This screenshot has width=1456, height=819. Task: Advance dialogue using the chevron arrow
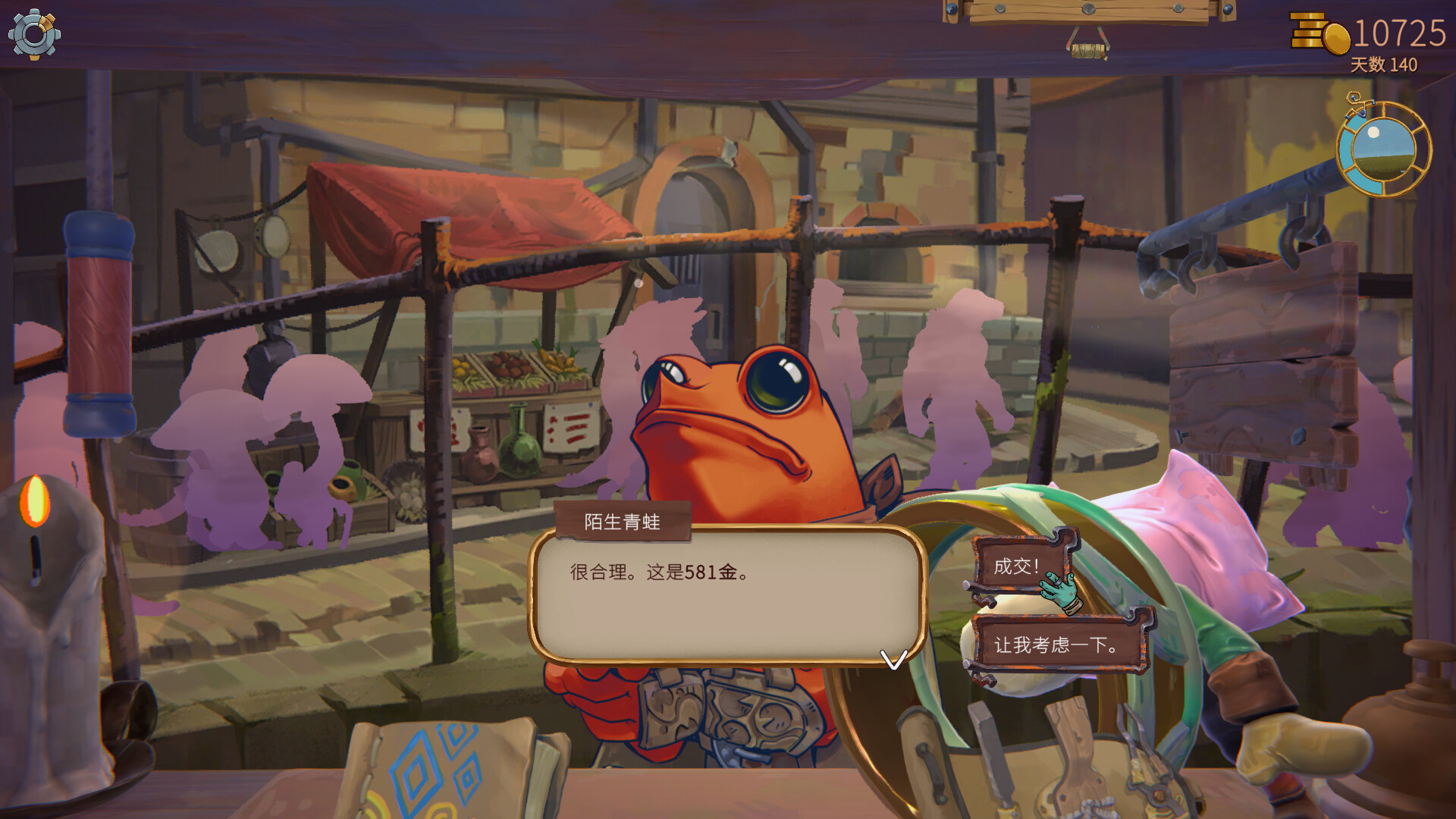coord(895,661)
